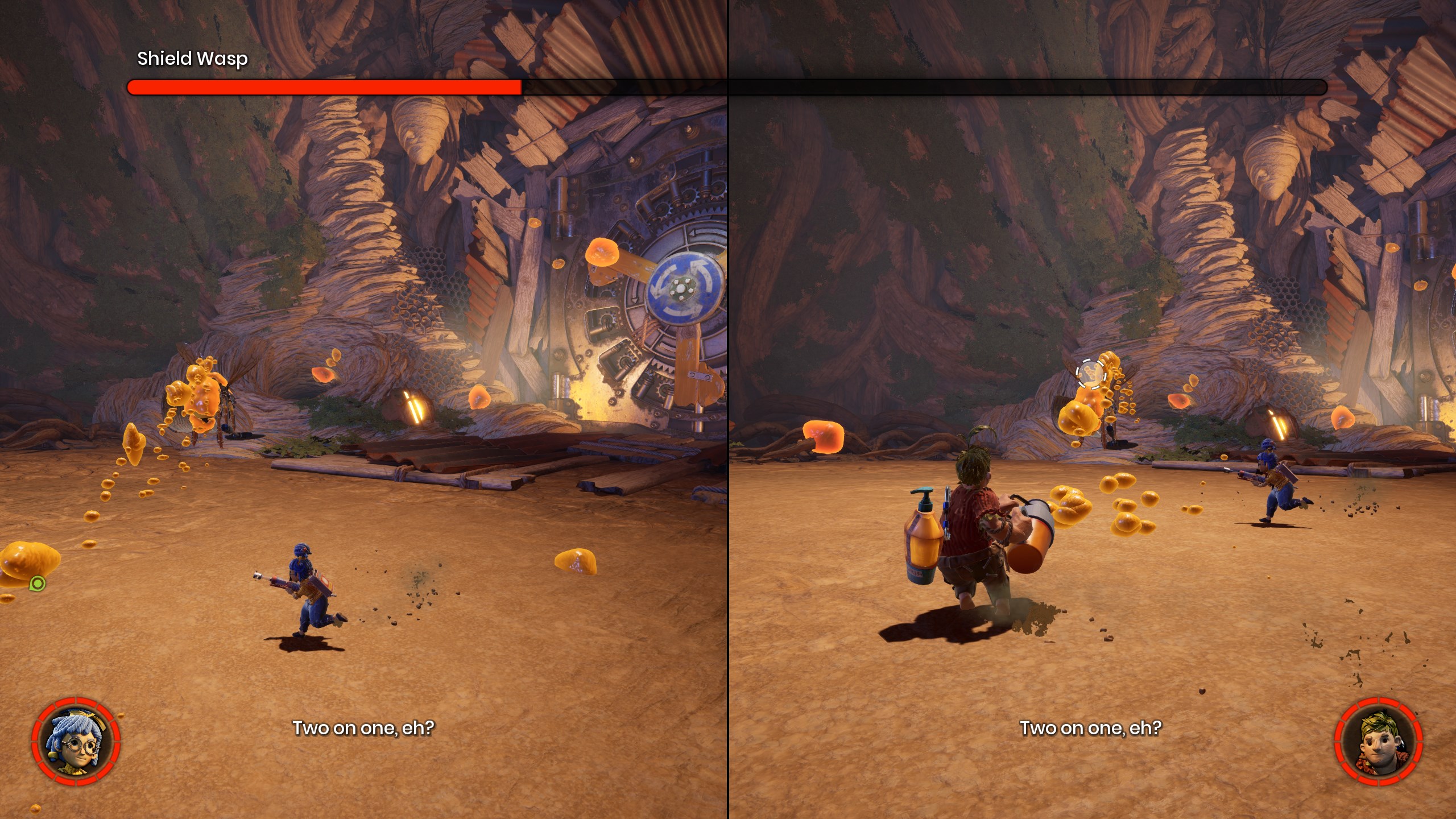This screenshot has height=819, width=1456.
Task: Click Cody's character portrait icon
Action: pyautogui.click(x=1378, y=742)
